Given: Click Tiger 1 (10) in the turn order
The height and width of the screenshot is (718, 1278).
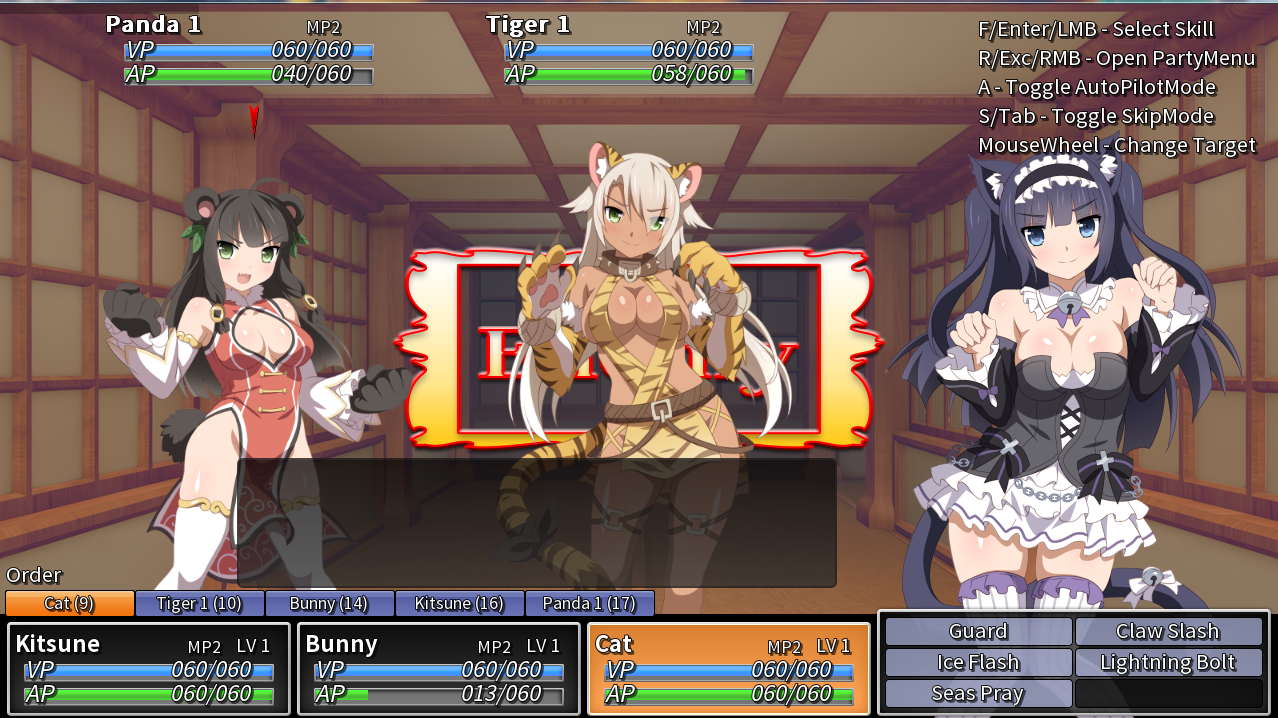Looking at the screenshot, I should [200, 603].
